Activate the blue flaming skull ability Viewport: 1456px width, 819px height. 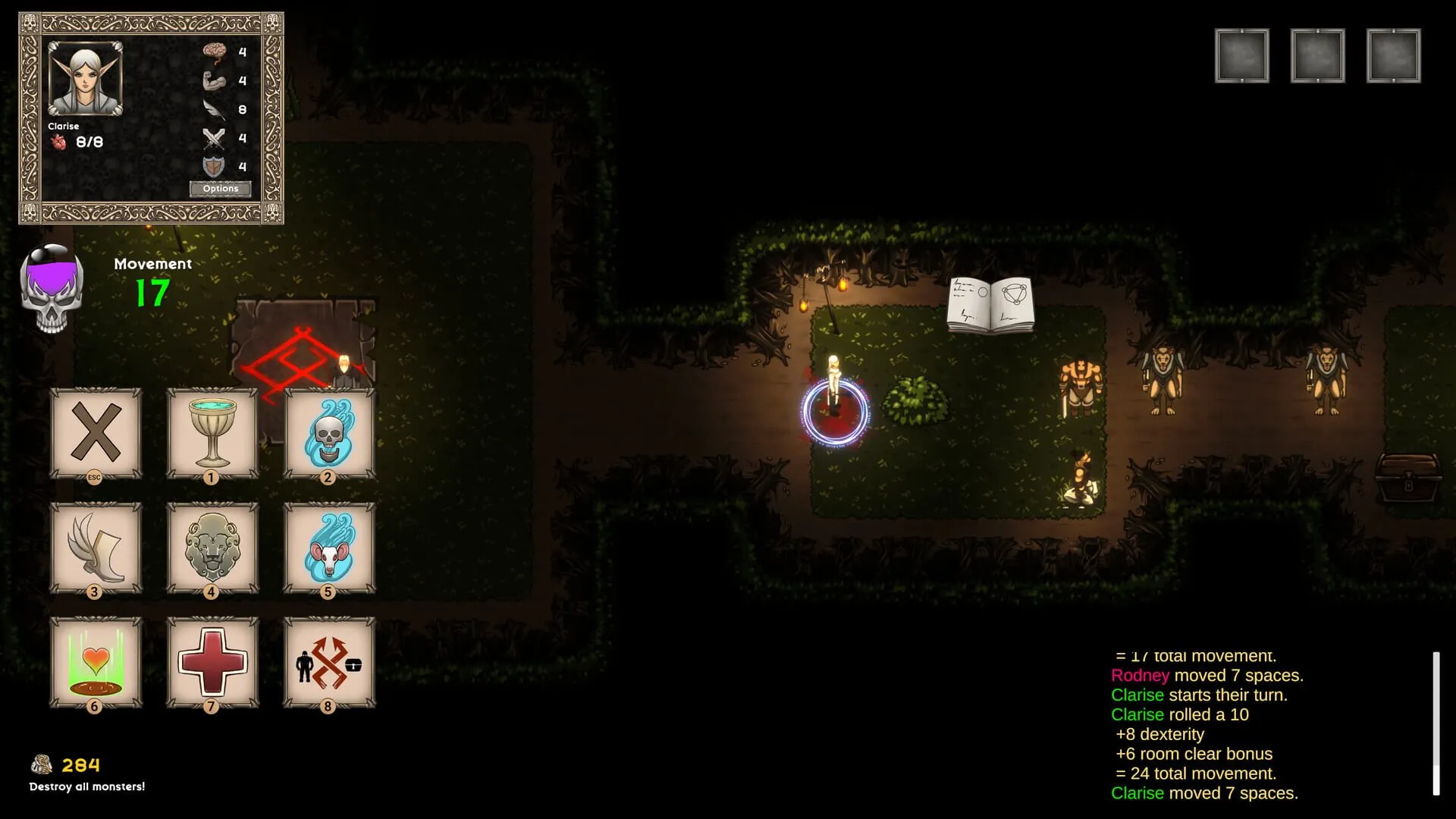328,433
